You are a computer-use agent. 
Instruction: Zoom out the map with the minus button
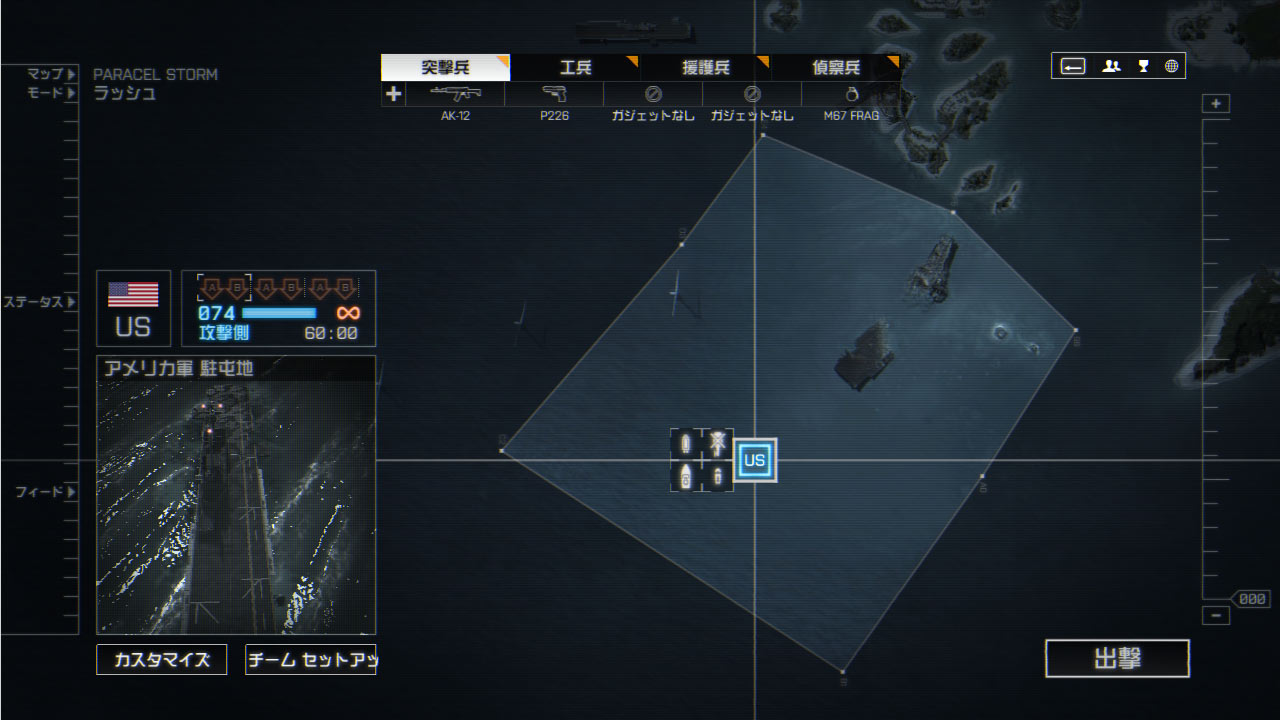pyautogui.click(x=1216, y=616)
